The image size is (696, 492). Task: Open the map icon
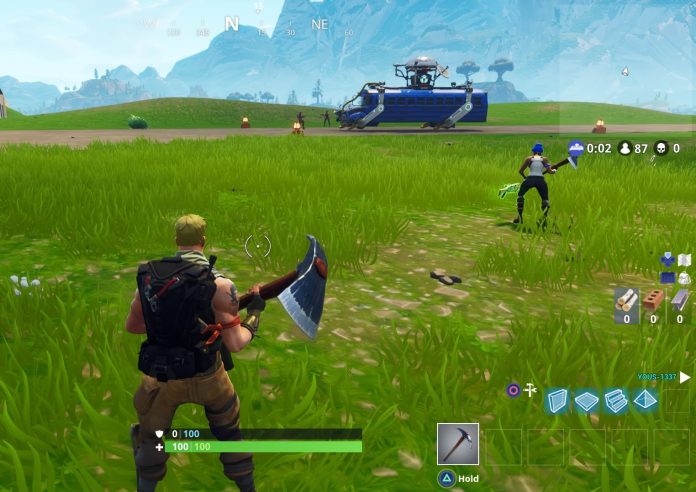click(x=684, y=260)
